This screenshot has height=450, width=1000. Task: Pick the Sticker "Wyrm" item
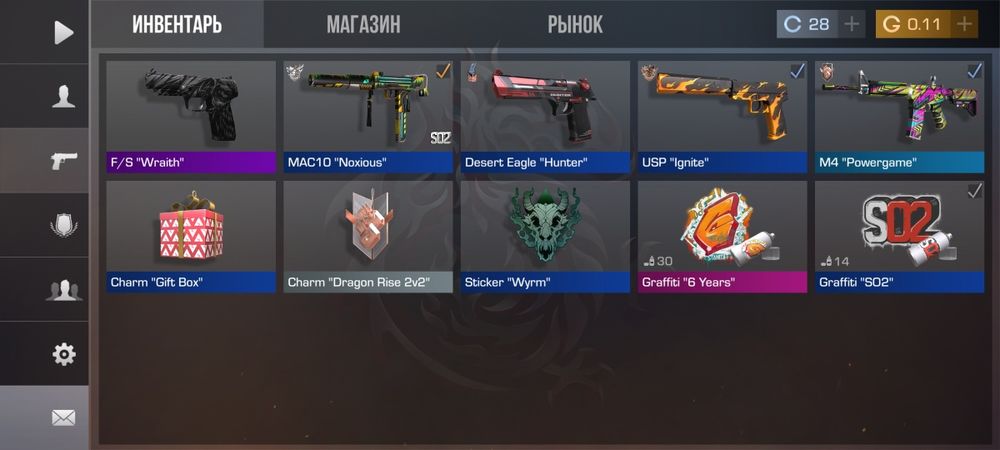tap(545, 236)
